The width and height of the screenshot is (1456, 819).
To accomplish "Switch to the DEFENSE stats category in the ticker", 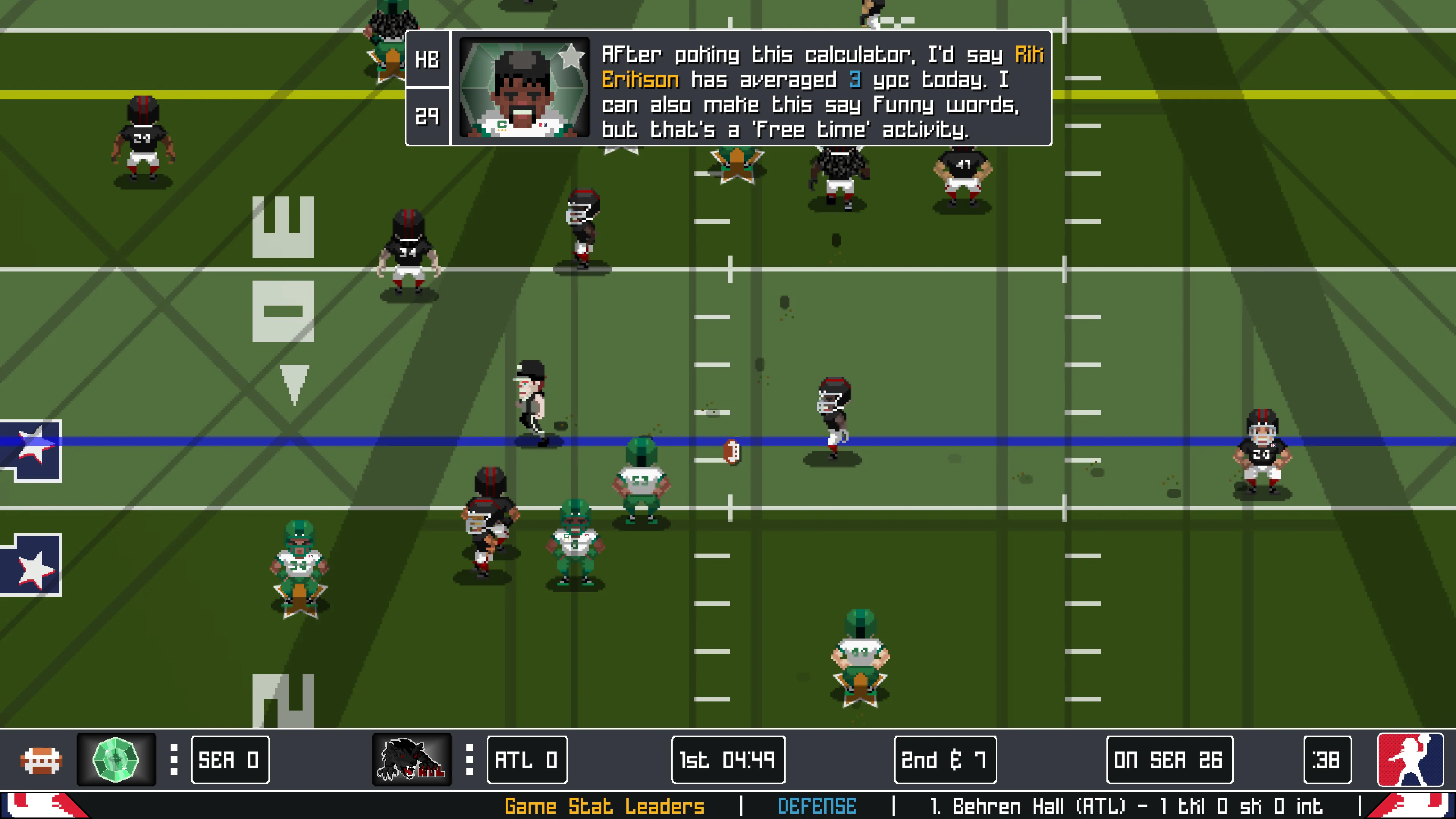I will click(x=819, y=807).
